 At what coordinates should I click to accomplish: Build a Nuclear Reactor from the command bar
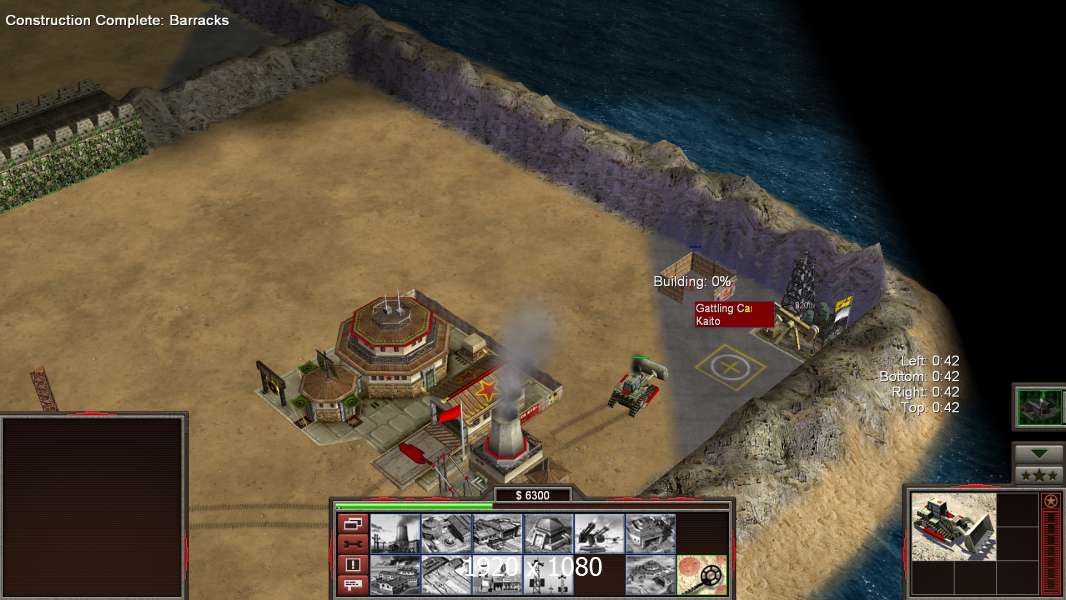[395, 534]
